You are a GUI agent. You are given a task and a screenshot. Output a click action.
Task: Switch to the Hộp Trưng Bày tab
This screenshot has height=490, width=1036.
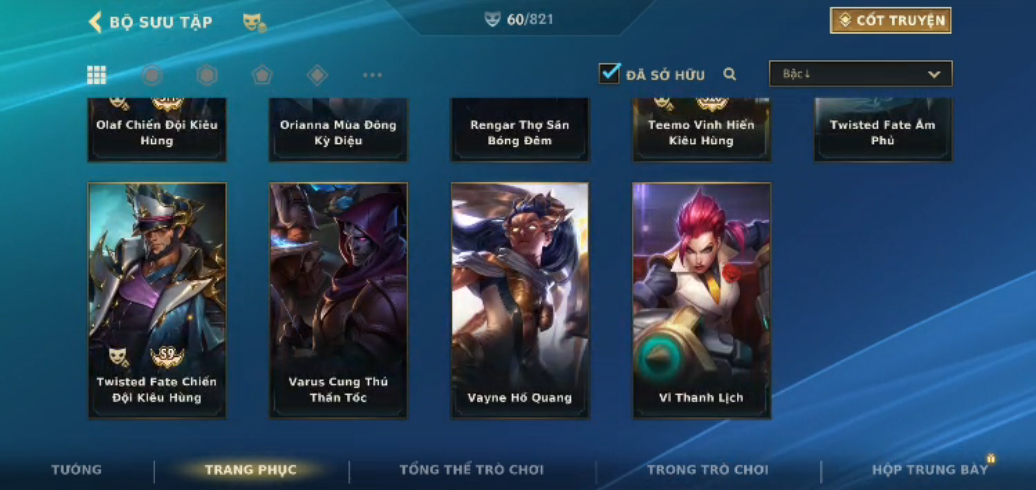coord(930,470)
